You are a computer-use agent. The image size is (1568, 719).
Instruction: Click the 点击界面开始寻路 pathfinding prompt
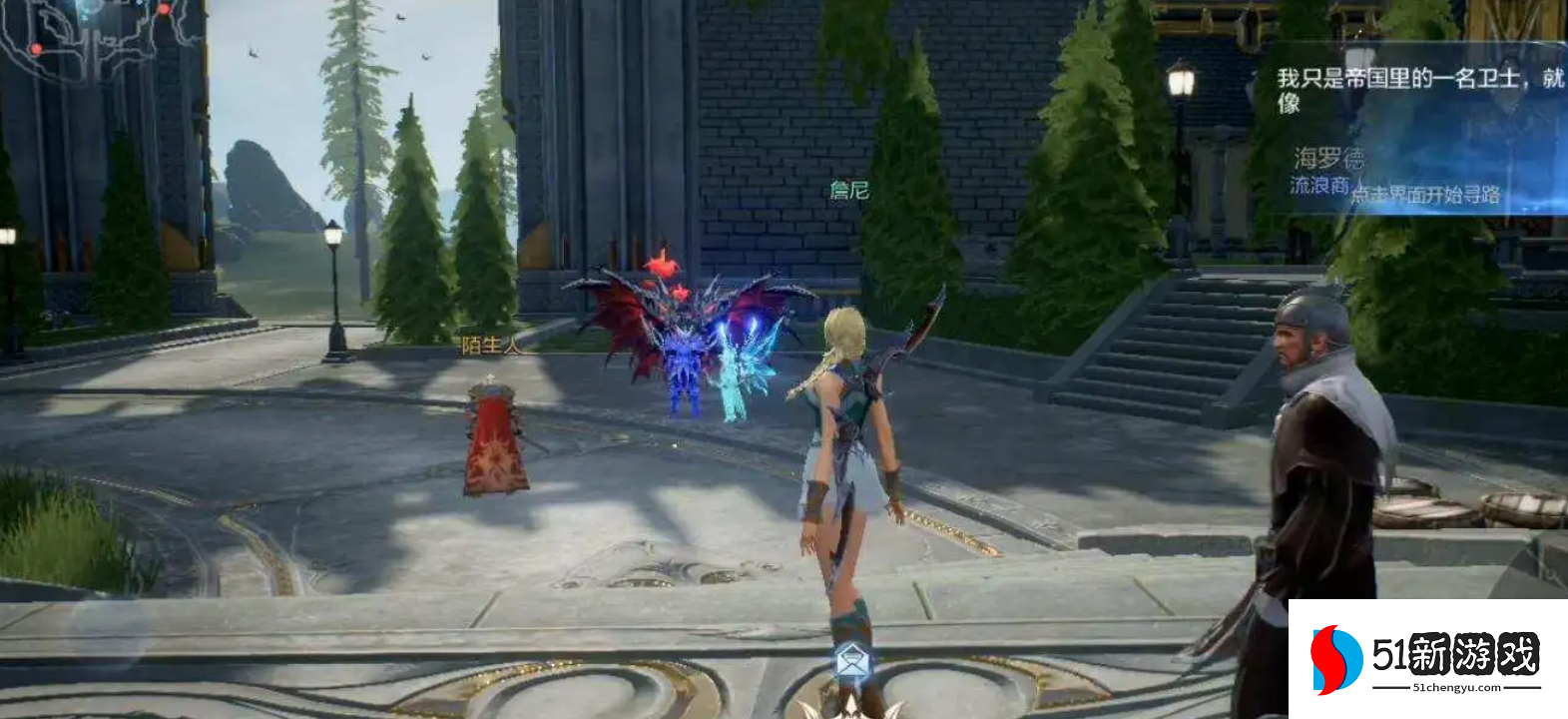click(x=1425, y=195)
